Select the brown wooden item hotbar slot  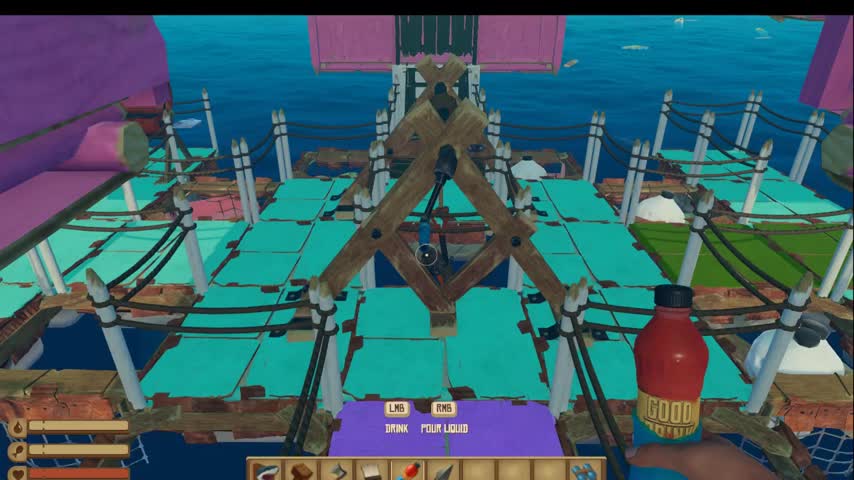(x=299, y=470)
